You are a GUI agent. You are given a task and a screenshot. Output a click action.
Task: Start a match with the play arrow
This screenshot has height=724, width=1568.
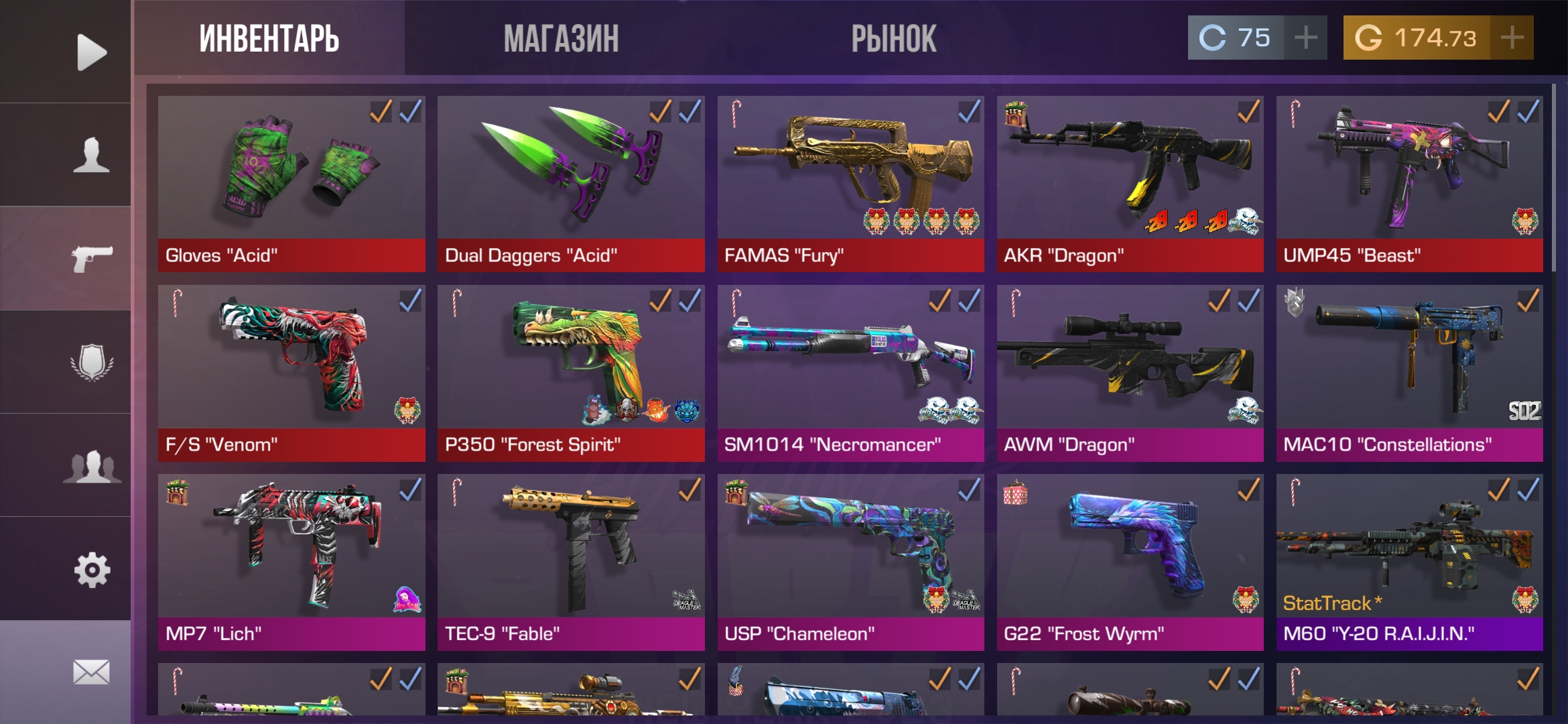91,52
